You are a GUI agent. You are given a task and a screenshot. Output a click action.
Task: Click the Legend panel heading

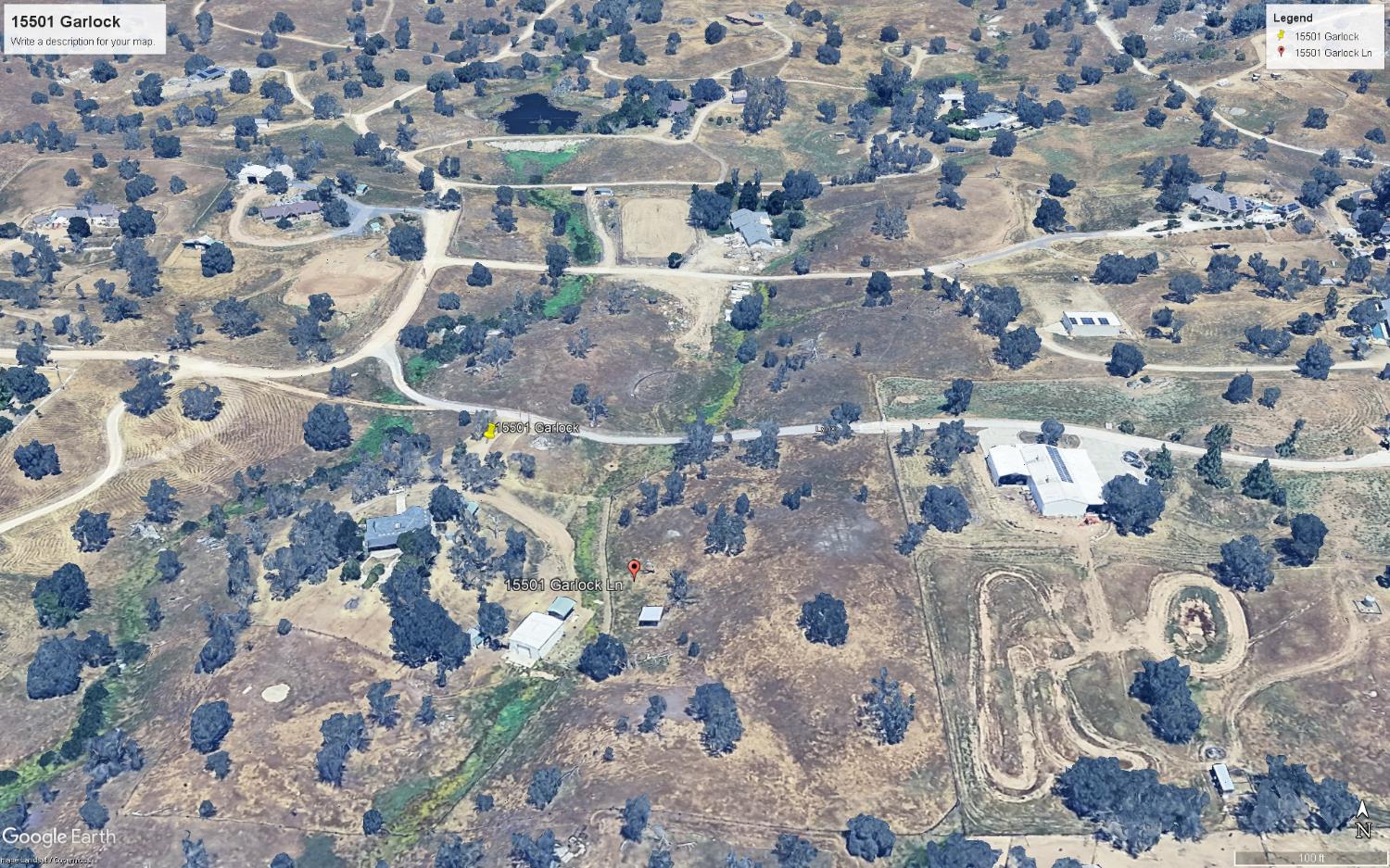(1295, 17)
